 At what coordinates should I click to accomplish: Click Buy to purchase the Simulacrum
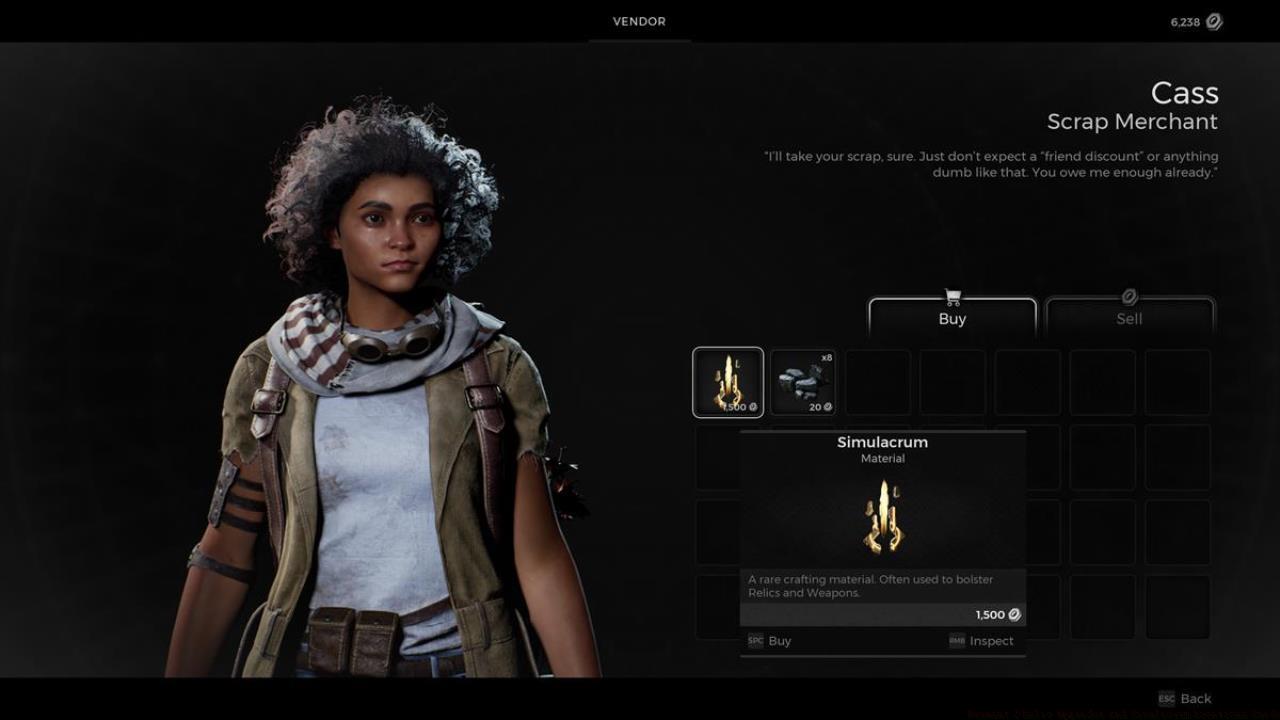[x=779, y=641]
